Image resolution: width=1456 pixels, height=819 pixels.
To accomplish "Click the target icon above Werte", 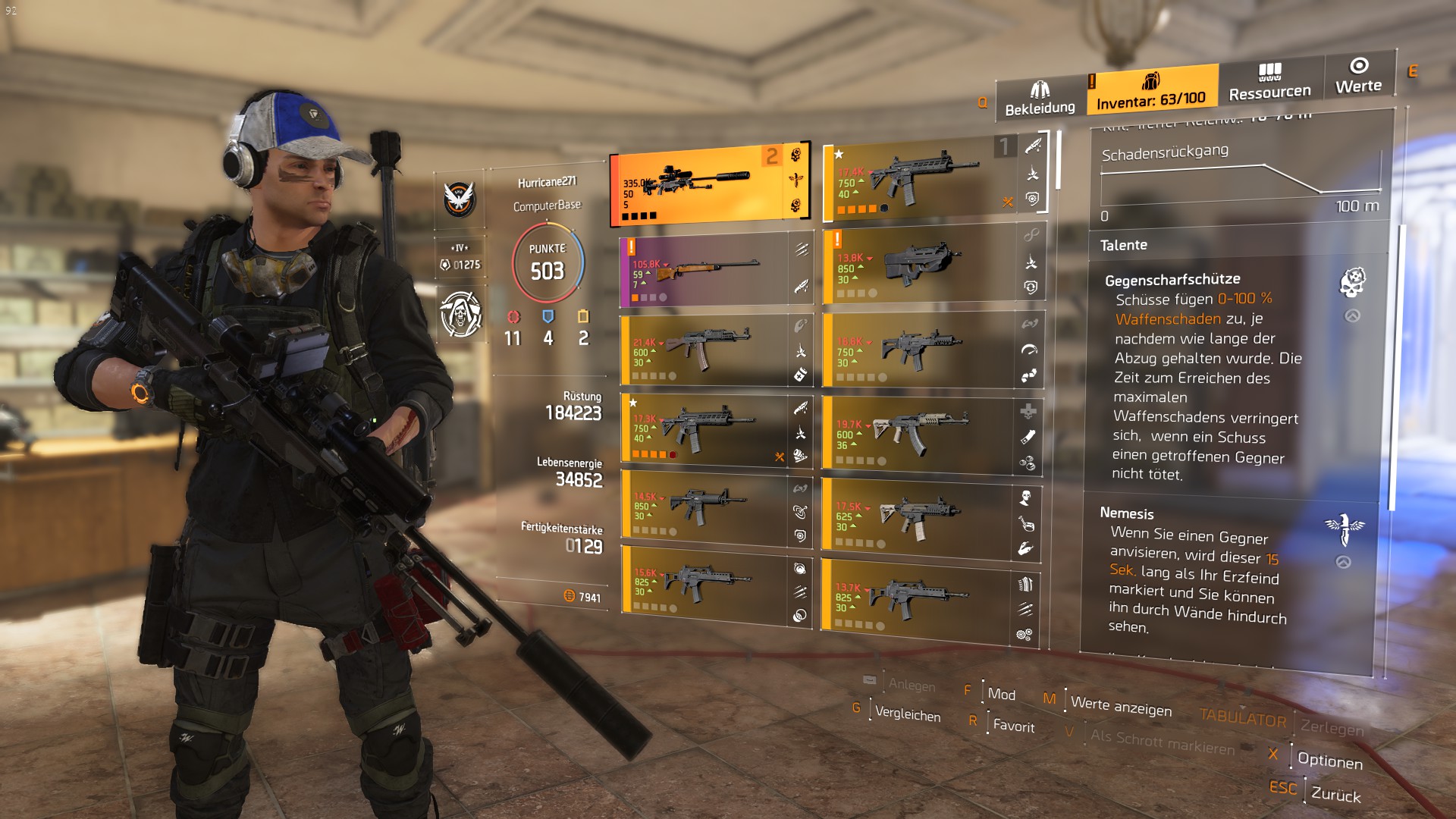I will (x=1357, y=67).
